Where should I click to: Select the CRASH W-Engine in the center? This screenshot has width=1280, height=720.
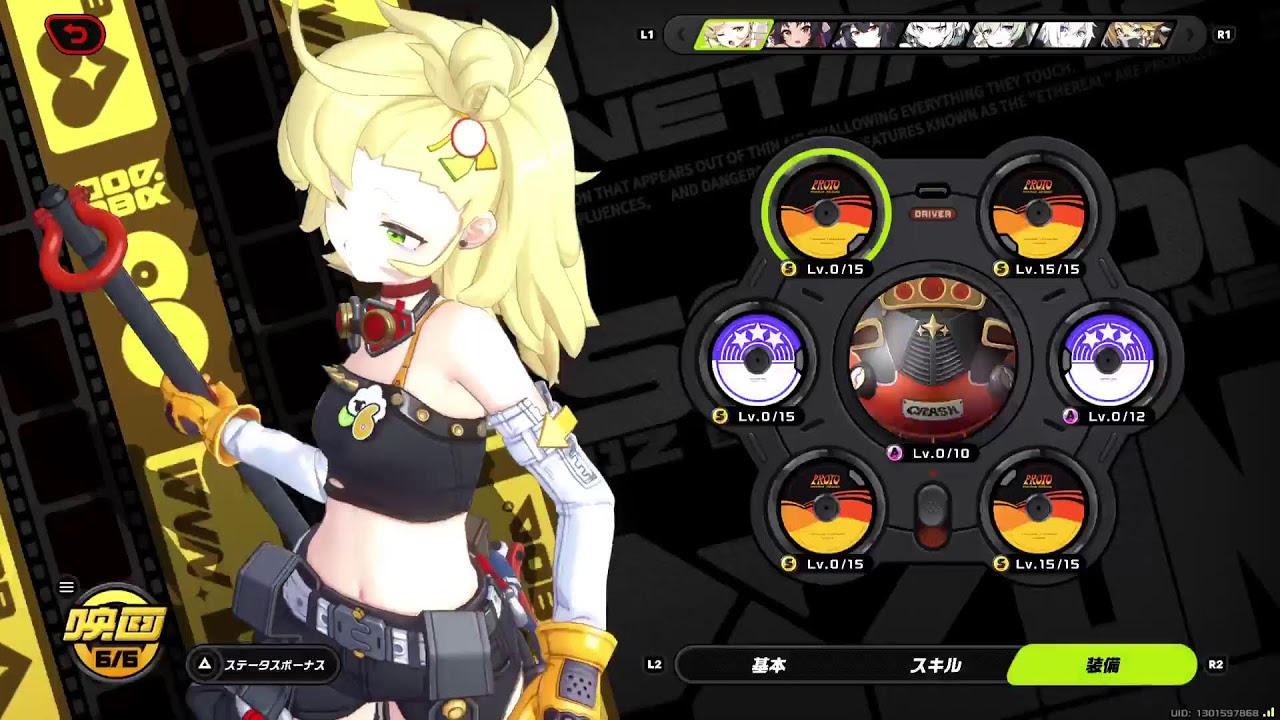(932, 362)
